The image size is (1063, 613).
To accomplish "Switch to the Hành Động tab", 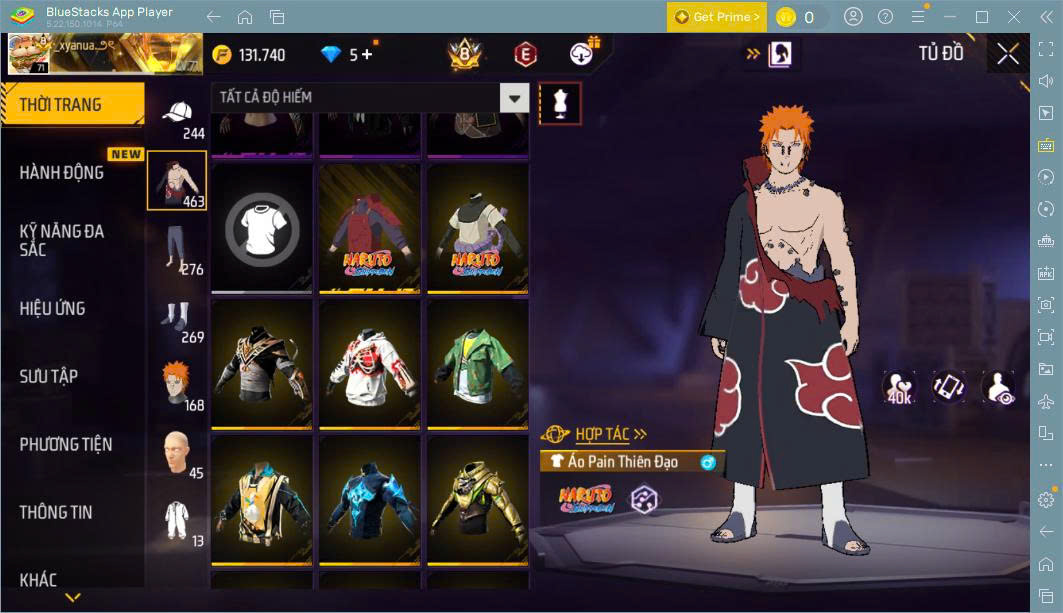I will click(62, 172).
